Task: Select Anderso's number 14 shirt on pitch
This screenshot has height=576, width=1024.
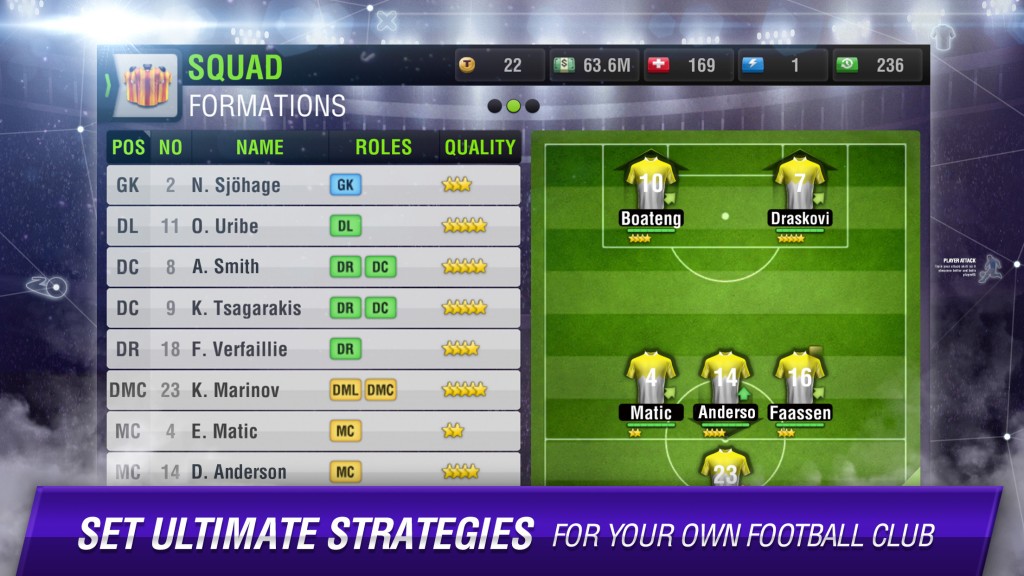Action: pyautogui.click(x=726, y=377)
